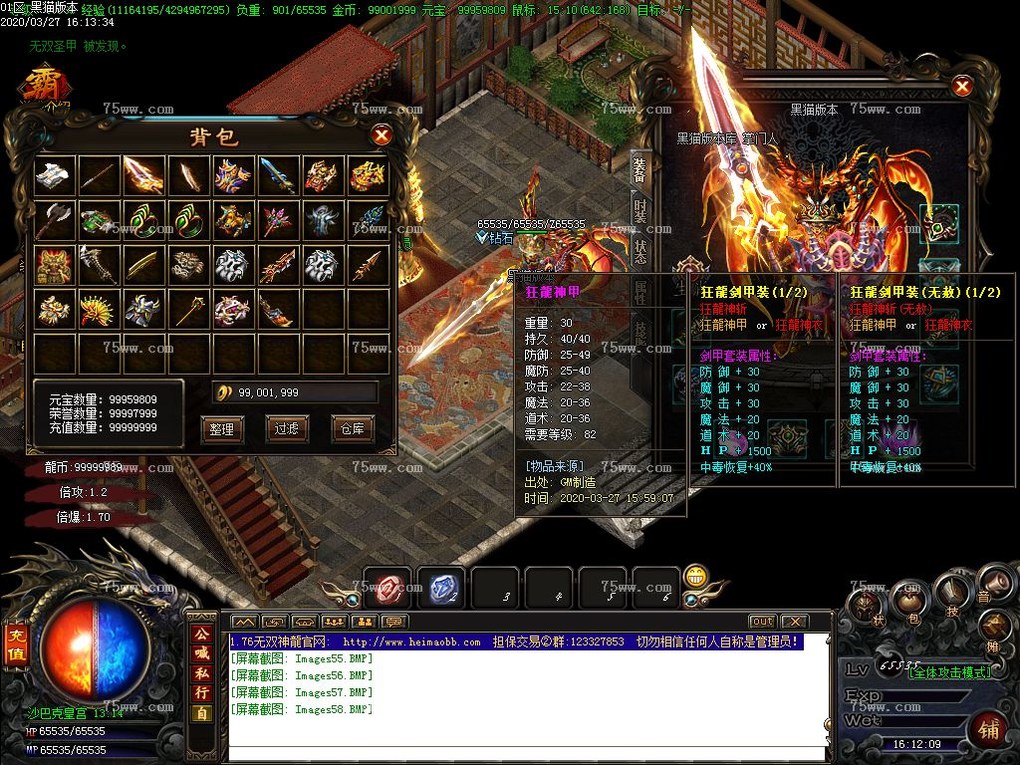
Task: Pick the flaming golden sword in the backpack
Action: pos(143,175)
